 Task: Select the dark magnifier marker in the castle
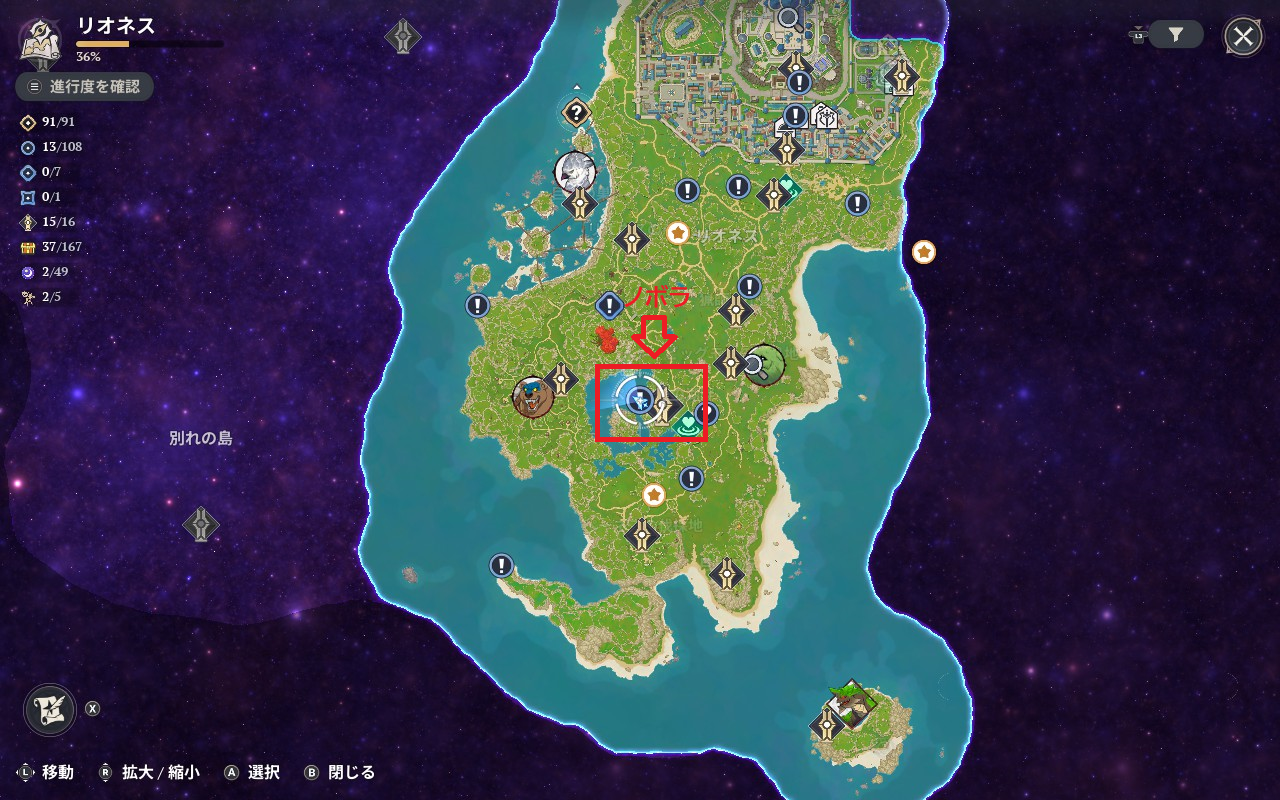click(789, 17)
